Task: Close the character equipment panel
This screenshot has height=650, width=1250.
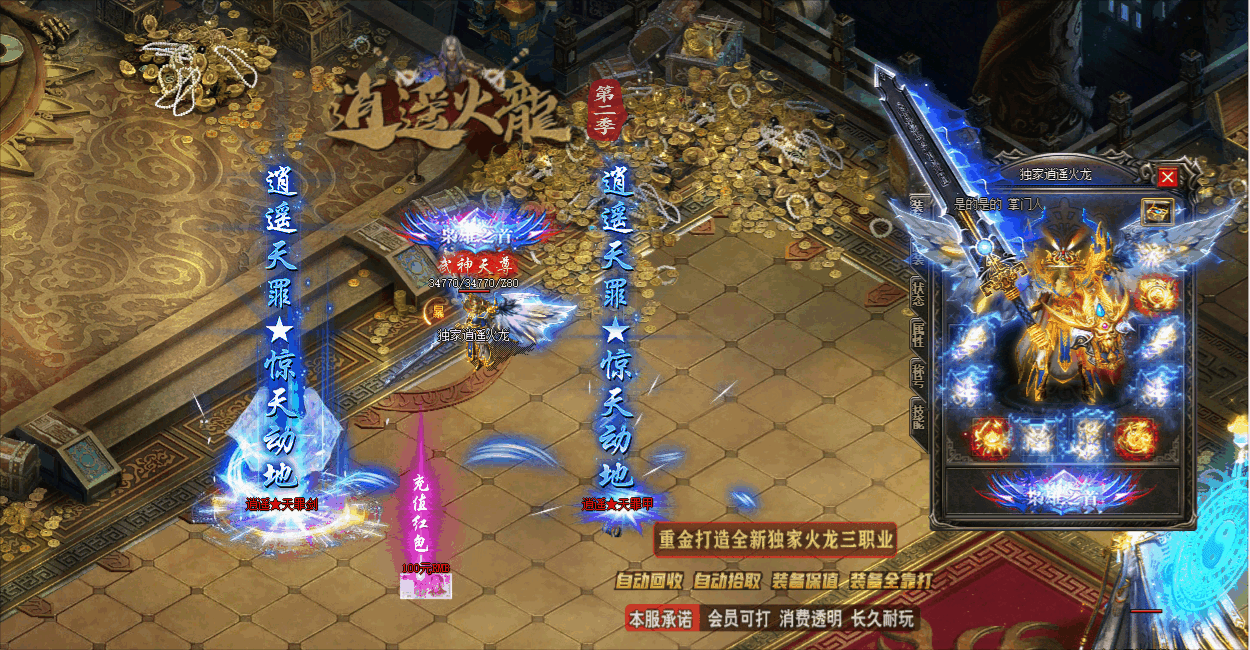Action: (x=1167, y=177)
